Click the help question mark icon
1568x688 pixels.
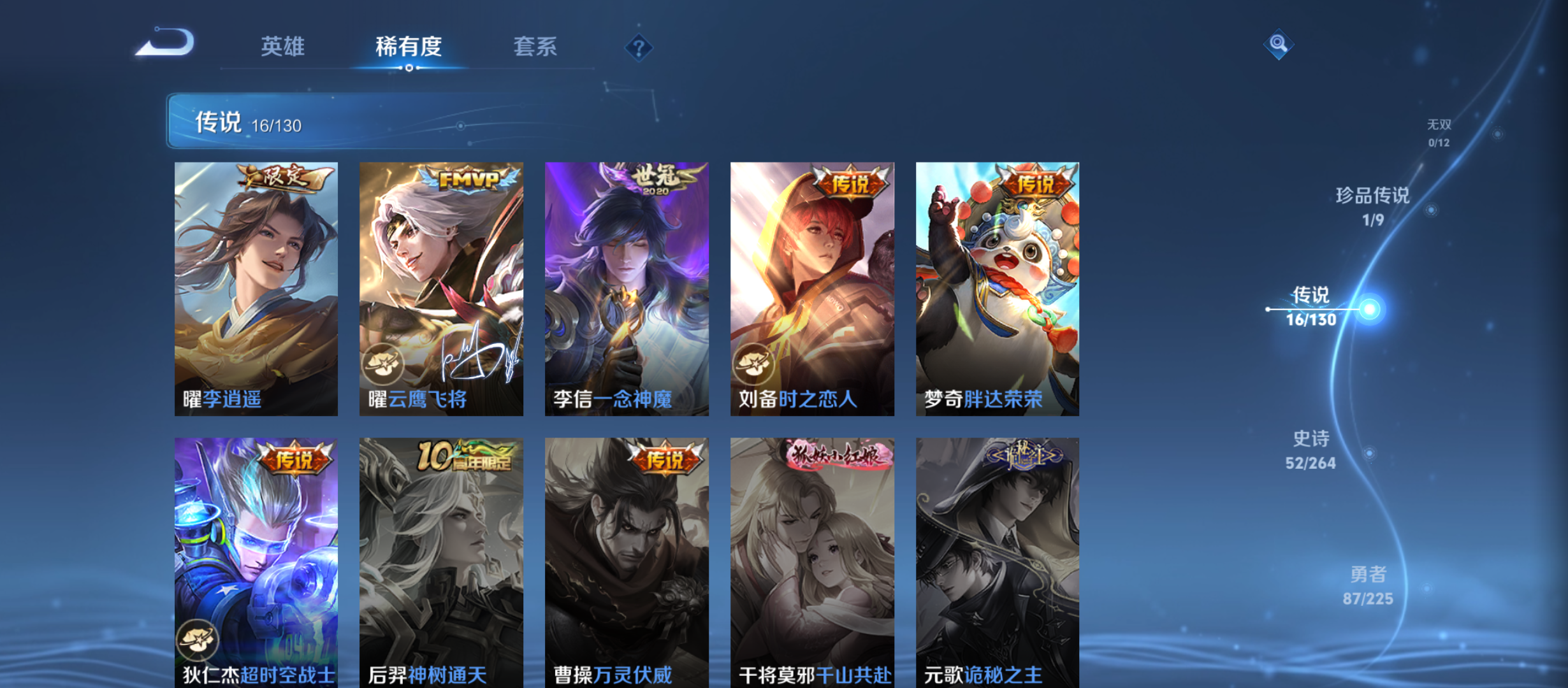(x=638, y=47)
